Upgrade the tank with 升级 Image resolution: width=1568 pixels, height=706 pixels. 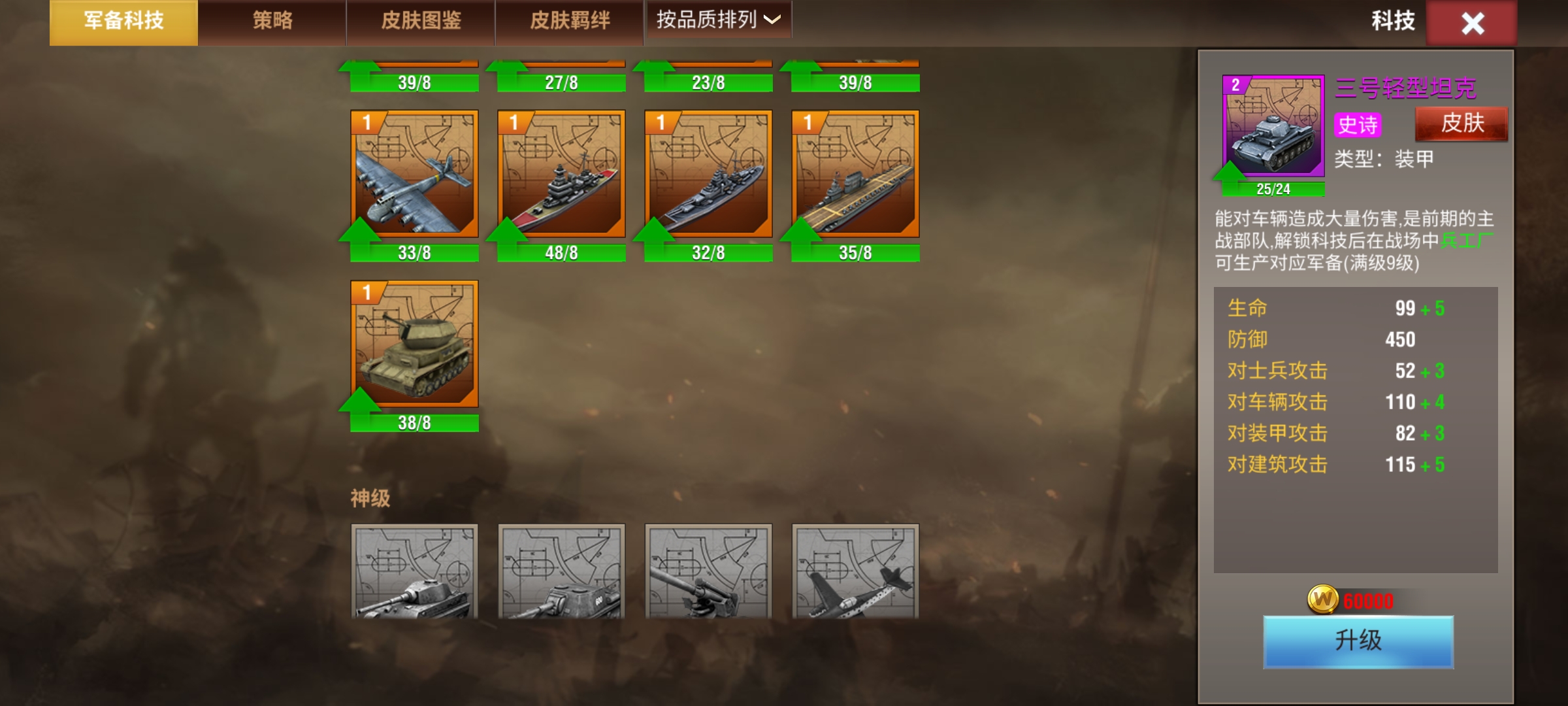(x=1358, y=641)
